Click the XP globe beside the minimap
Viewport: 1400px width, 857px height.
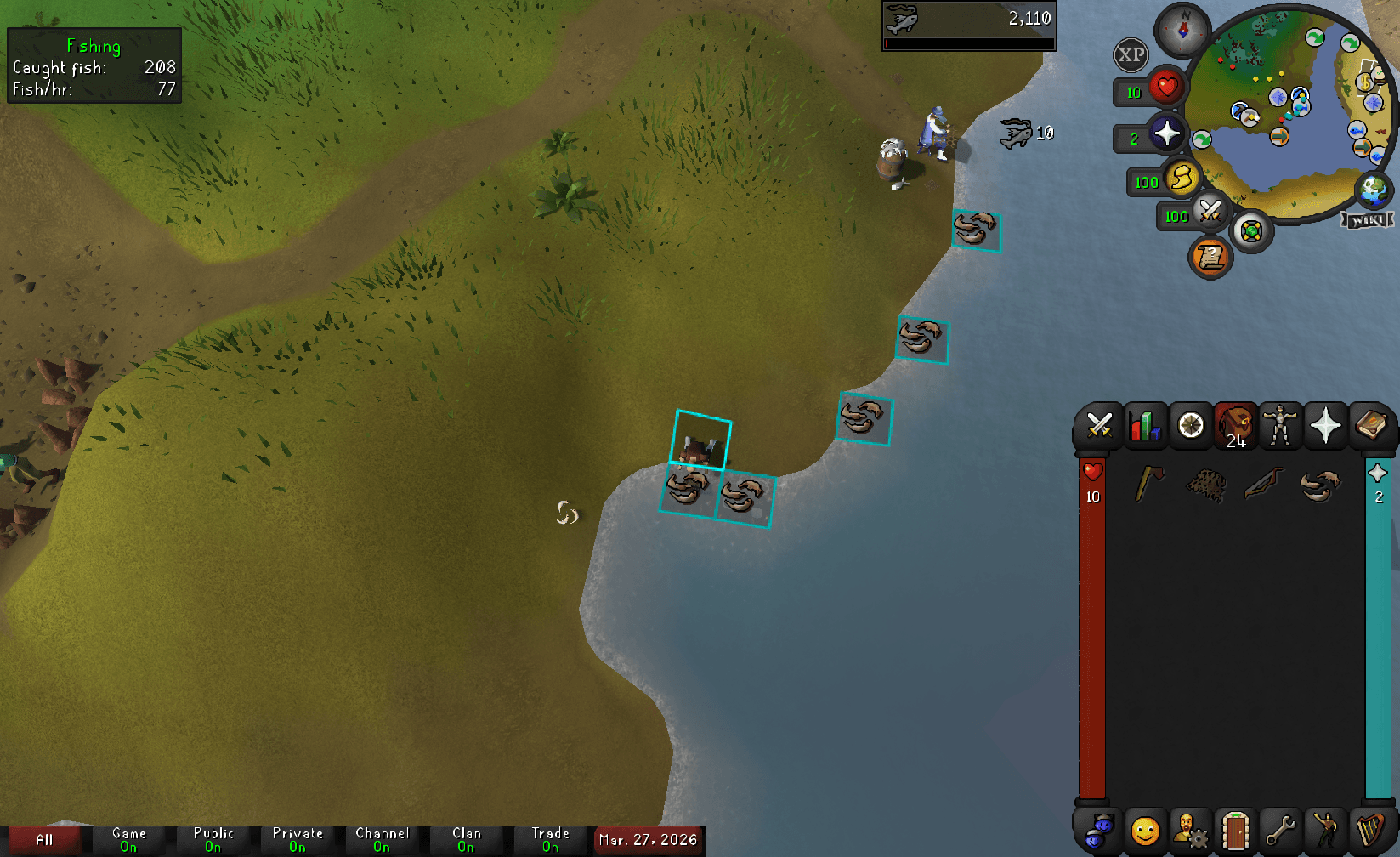click(x=1131, y=54)
